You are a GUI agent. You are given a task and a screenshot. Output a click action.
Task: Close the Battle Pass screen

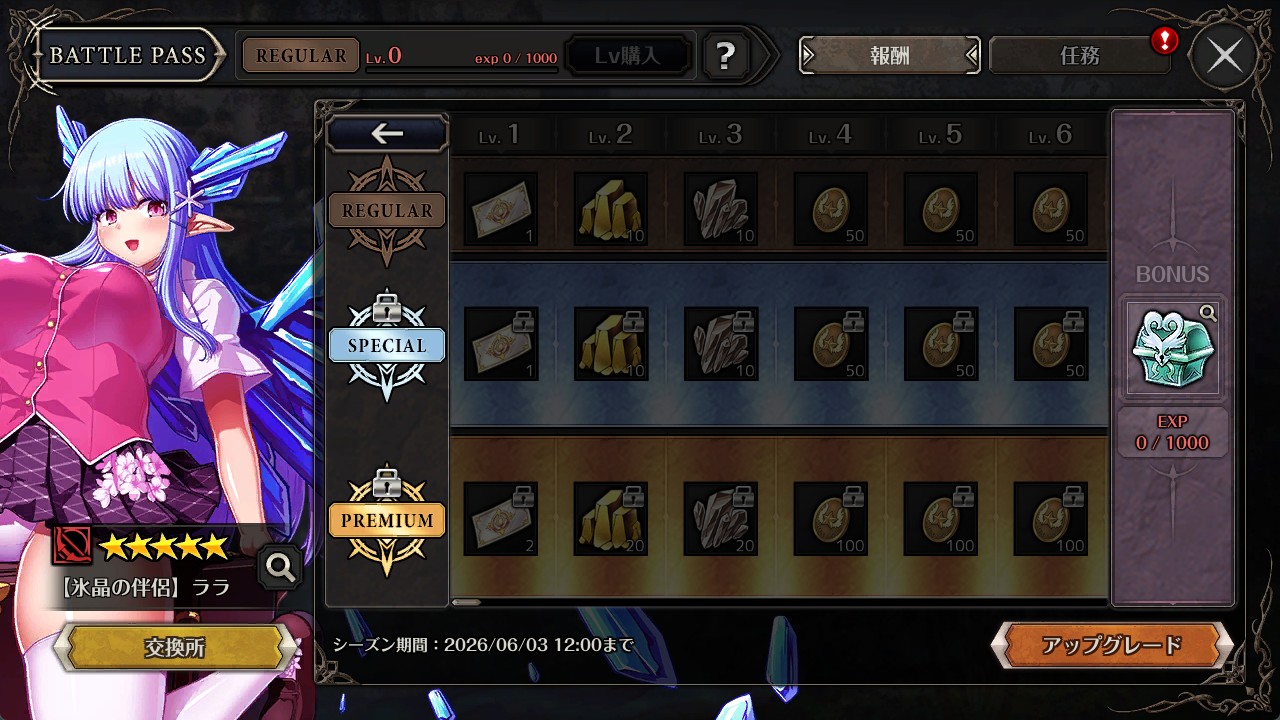pyautogui.click(x=1224, y=56)
